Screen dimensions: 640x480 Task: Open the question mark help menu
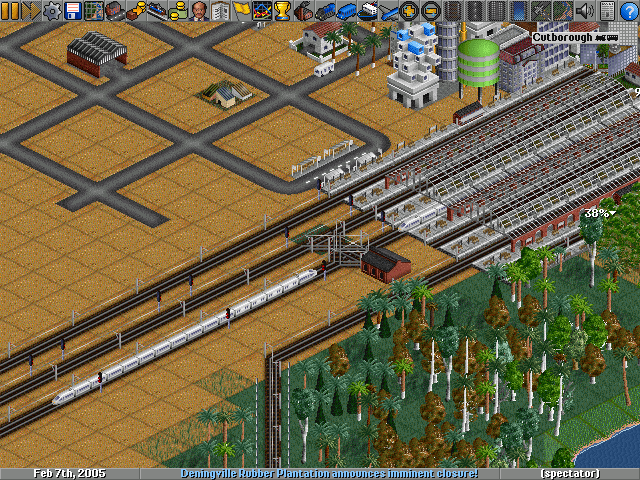628,11
